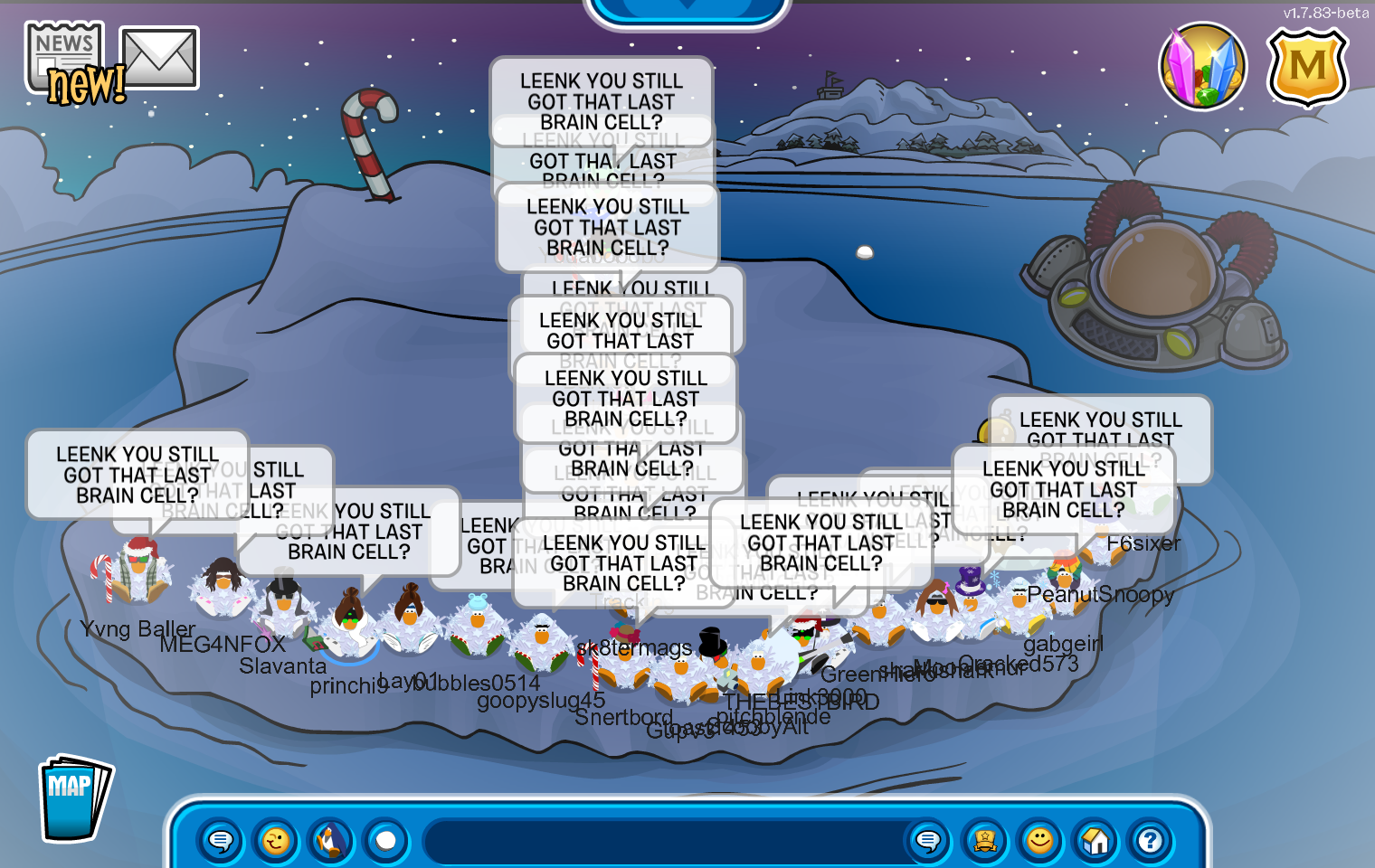
Task: Expand the blue dropdown tab at top
Action: (x=687, y=7)
